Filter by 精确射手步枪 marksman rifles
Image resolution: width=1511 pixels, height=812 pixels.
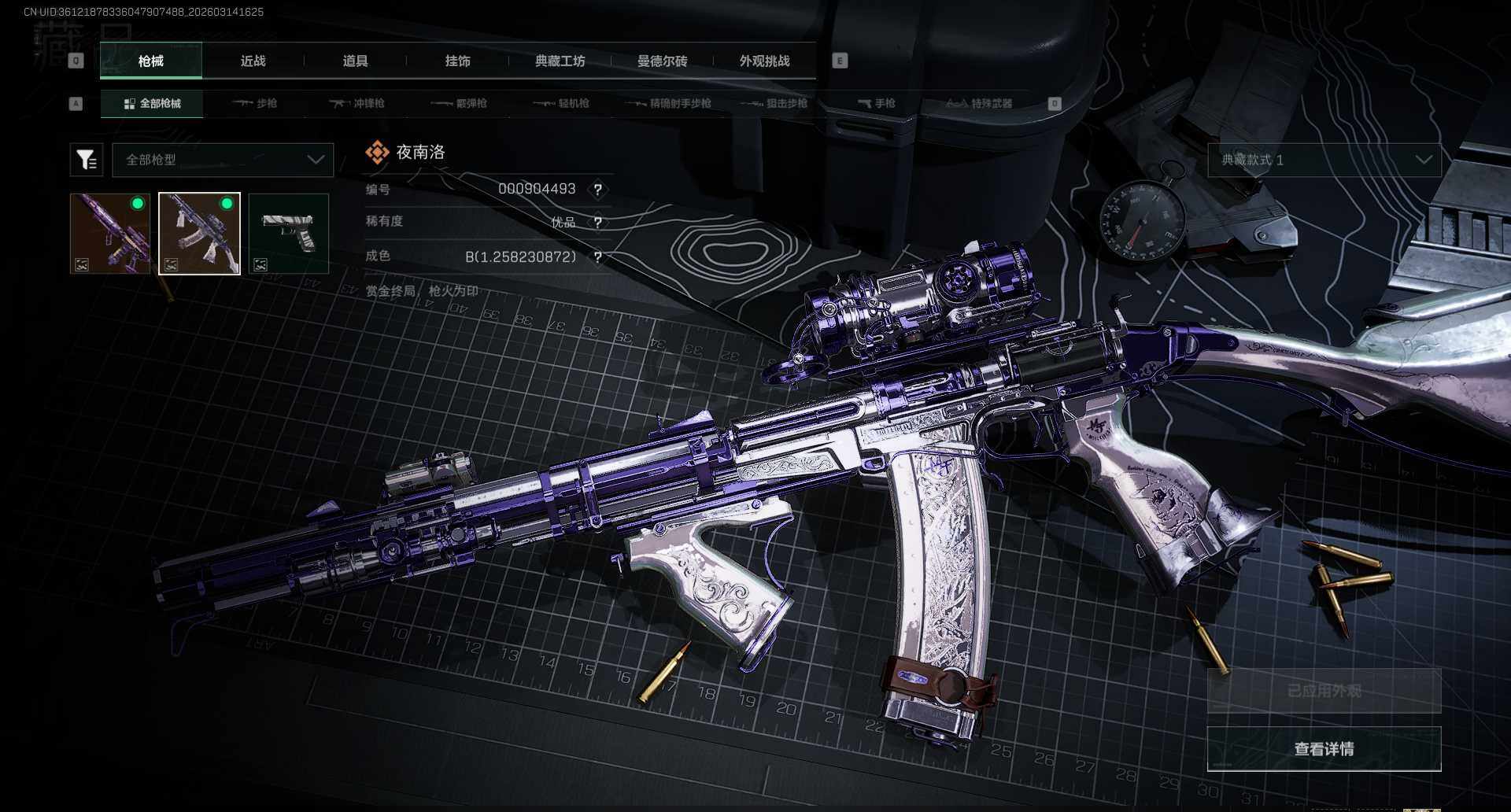pos(668,104)
